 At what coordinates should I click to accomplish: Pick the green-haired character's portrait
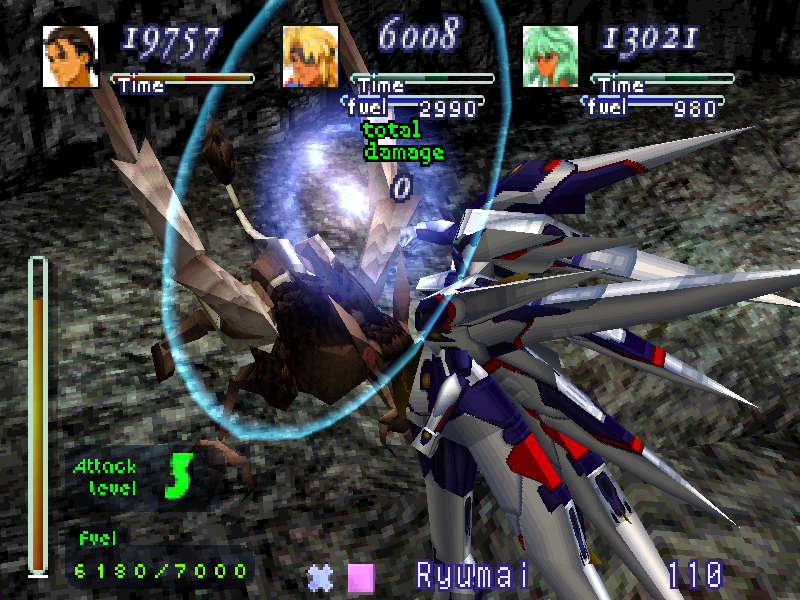(550, 56)
